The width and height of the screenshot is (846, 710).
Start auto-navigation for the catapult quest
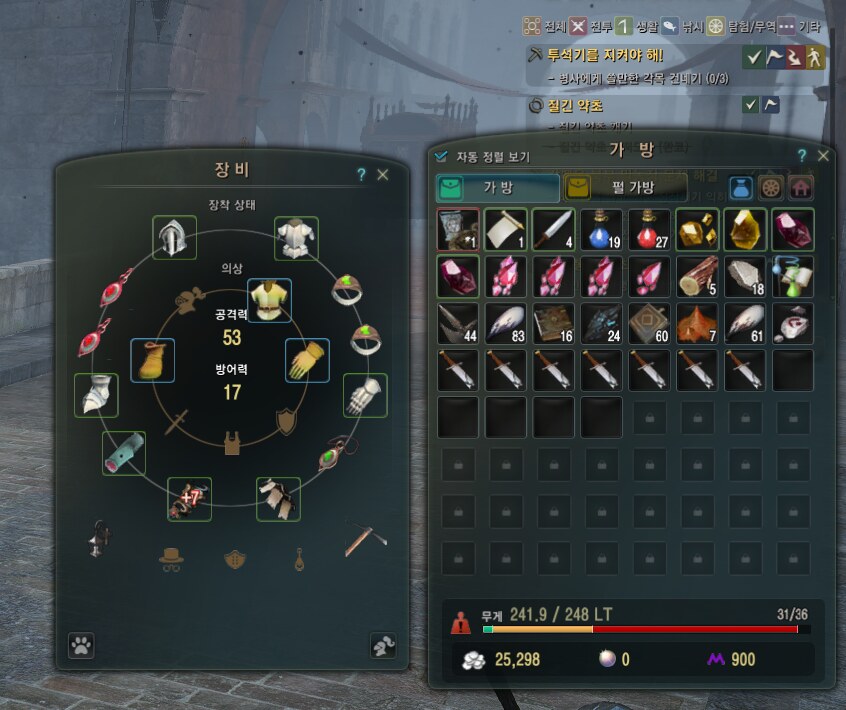(818, 56)
